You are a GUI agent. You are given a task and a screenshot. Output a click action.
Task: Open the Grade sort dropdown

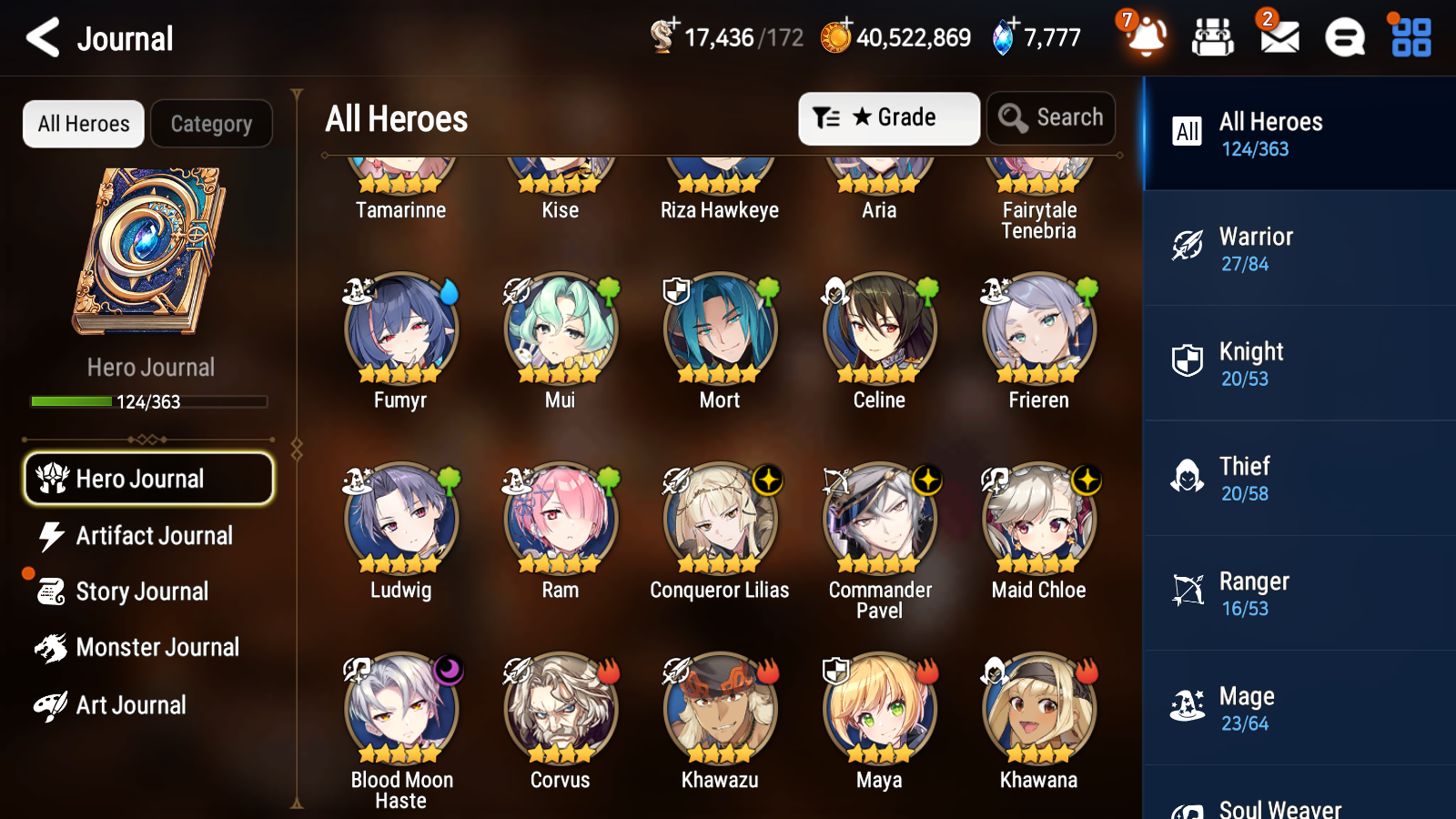[887, 117]
